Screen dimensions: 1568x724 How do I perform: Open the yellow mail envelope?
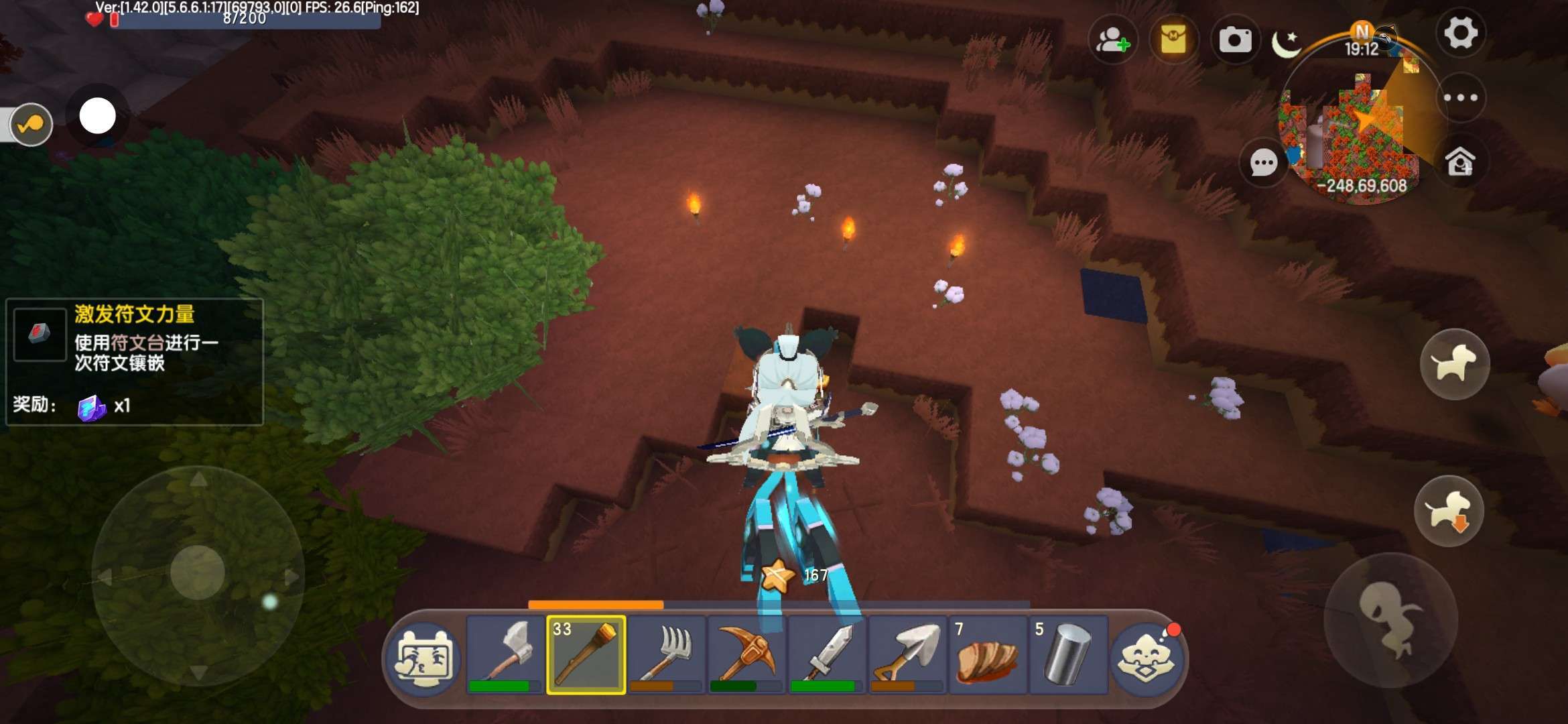pyautogui.click(x=1173, y=40)
